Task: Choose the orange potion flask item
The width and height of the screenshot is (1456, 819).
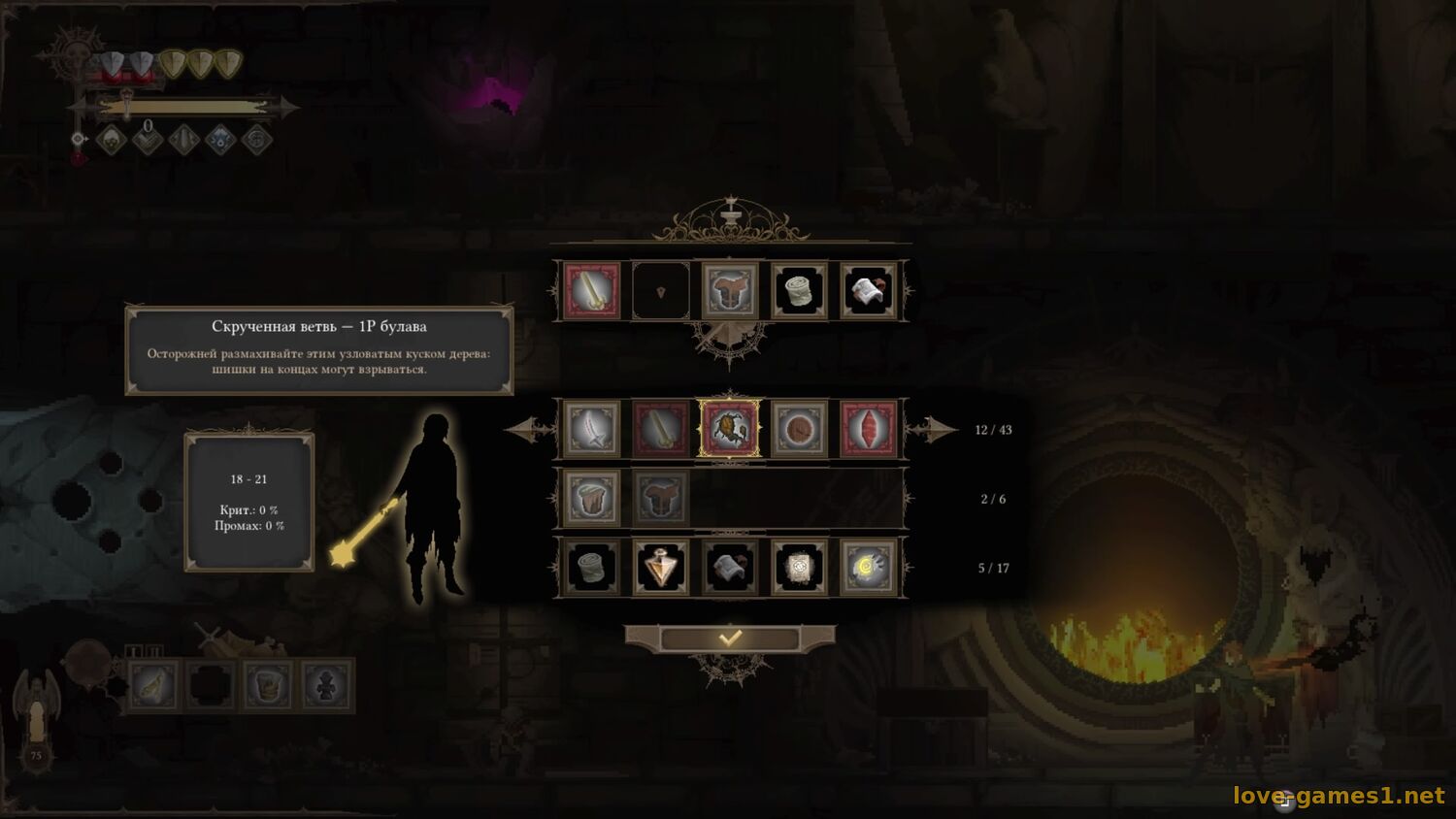Action: (661, 567)
